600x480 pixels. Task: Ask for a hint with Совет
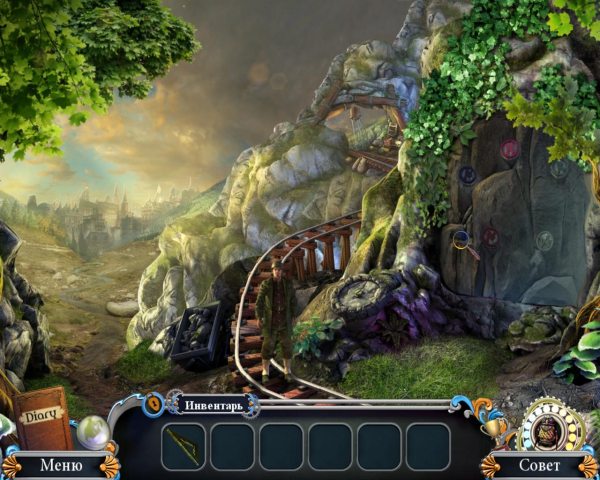pyautogui.click(x=540, y=465)
